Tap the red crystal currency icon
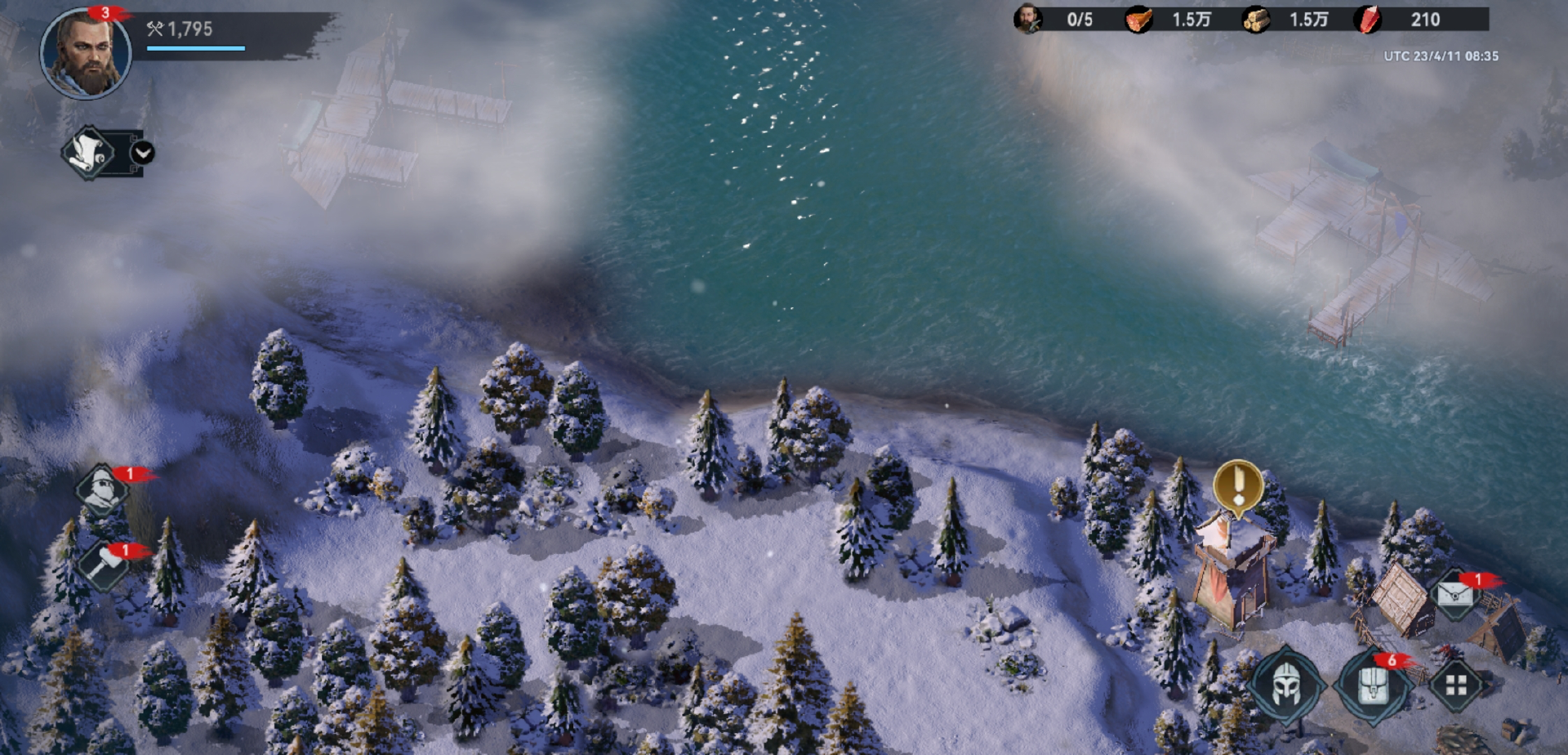Viewport: 1568px width, 755px height. 1369,20
